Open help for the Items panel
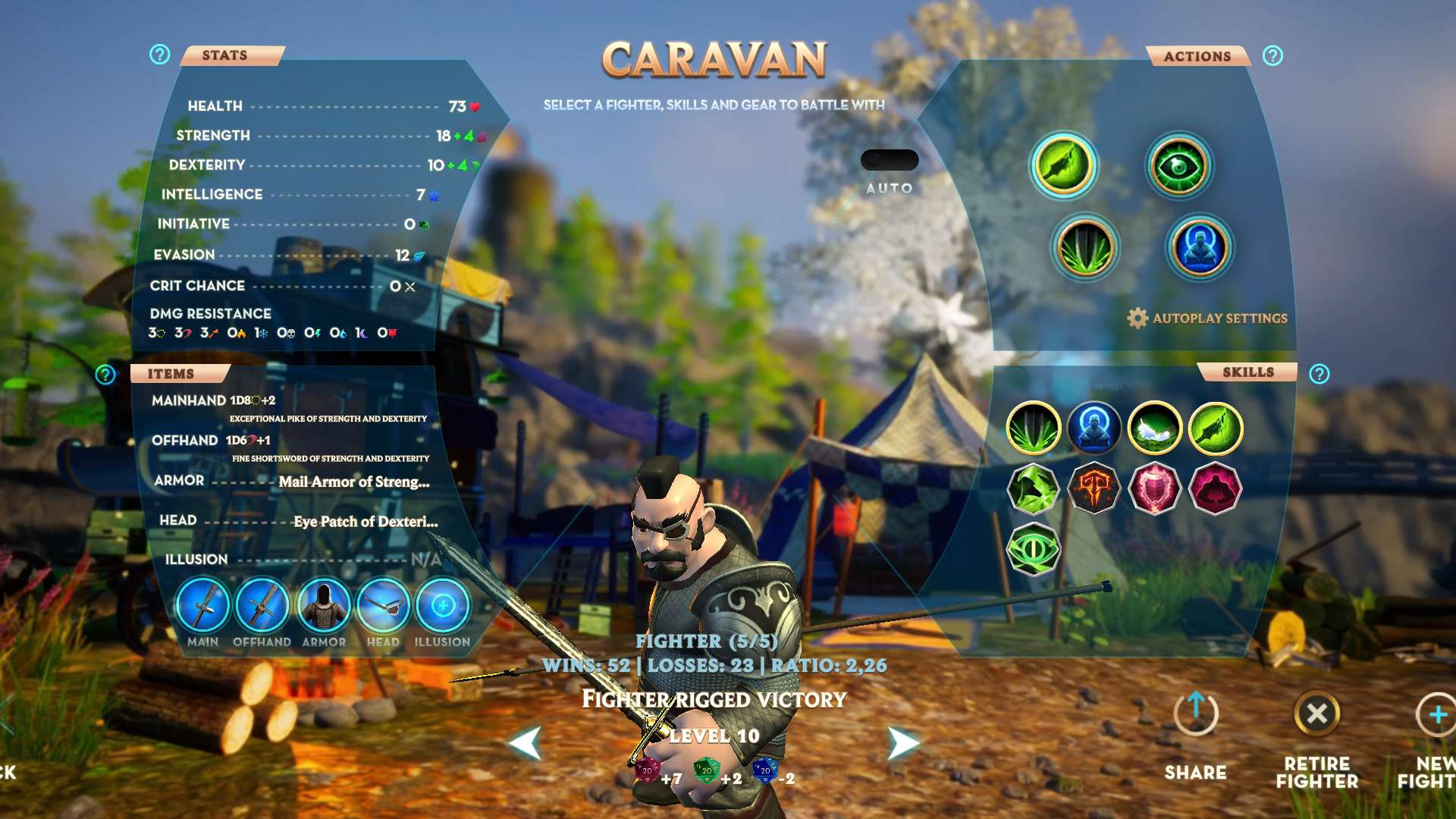Viewport: 1456px width, 819px height. tap(105, 374)
